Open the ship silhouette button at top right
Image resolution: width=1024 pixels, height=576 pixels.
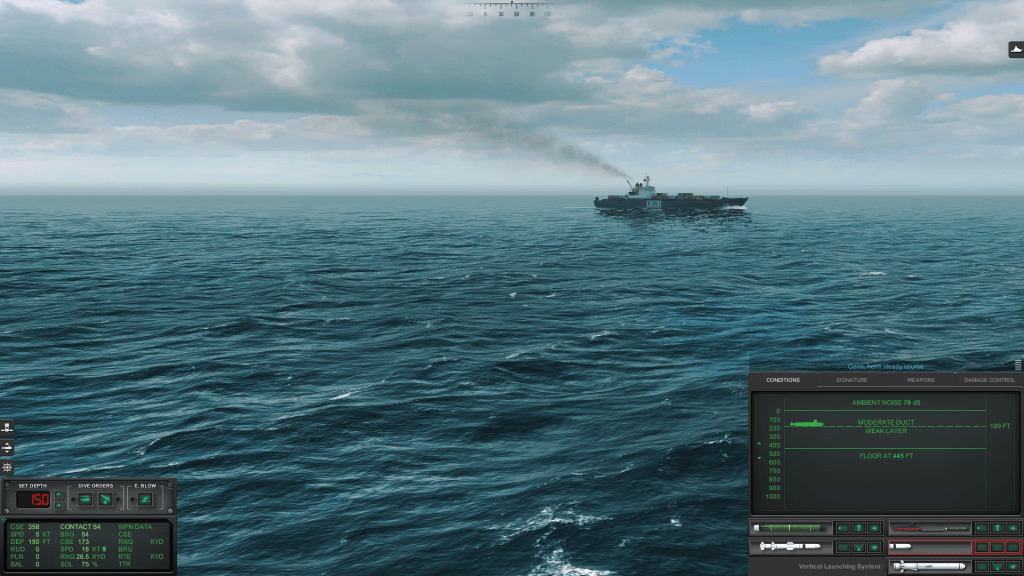click(1016, 50)
